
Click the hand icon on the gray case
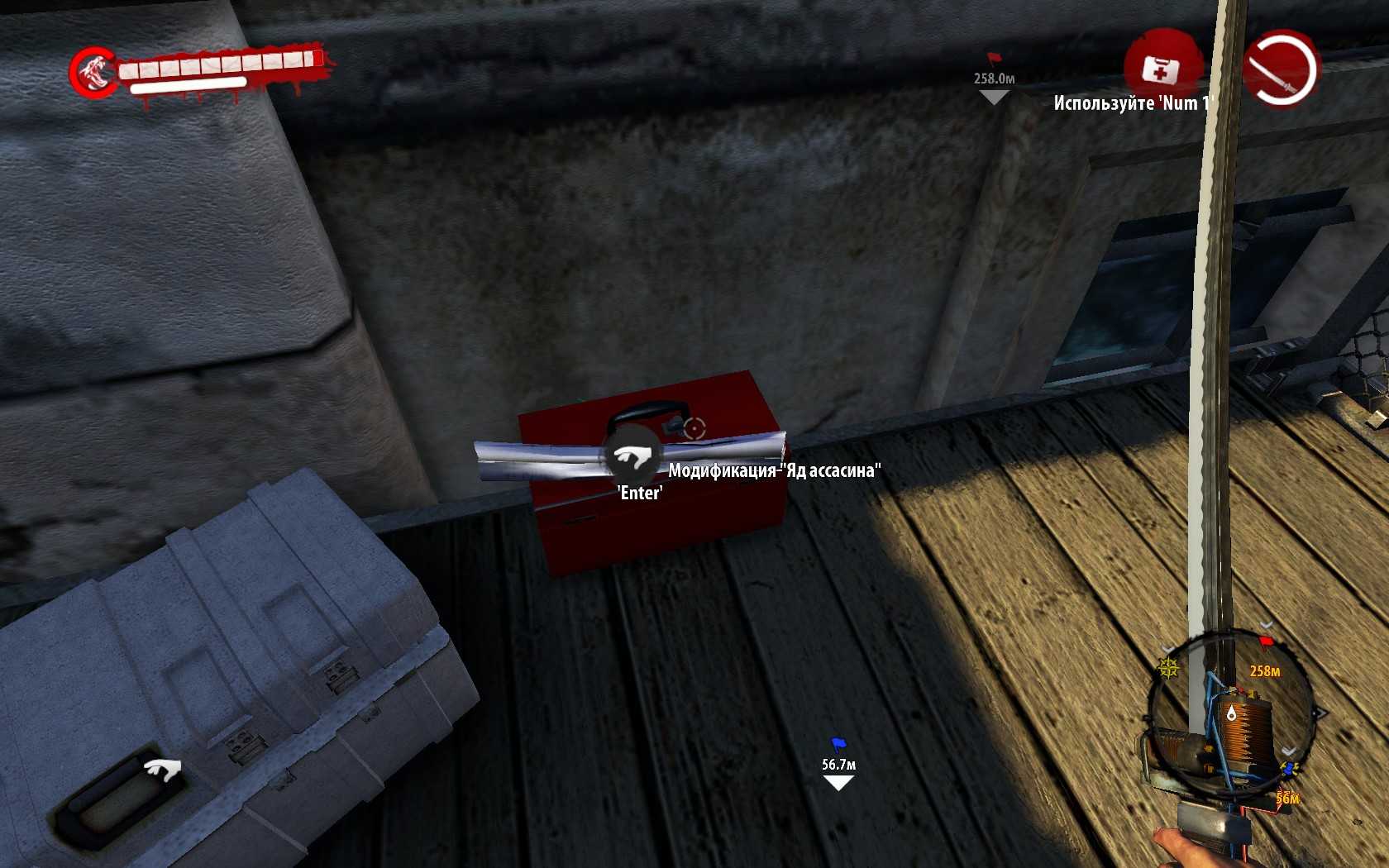[163, 770]
